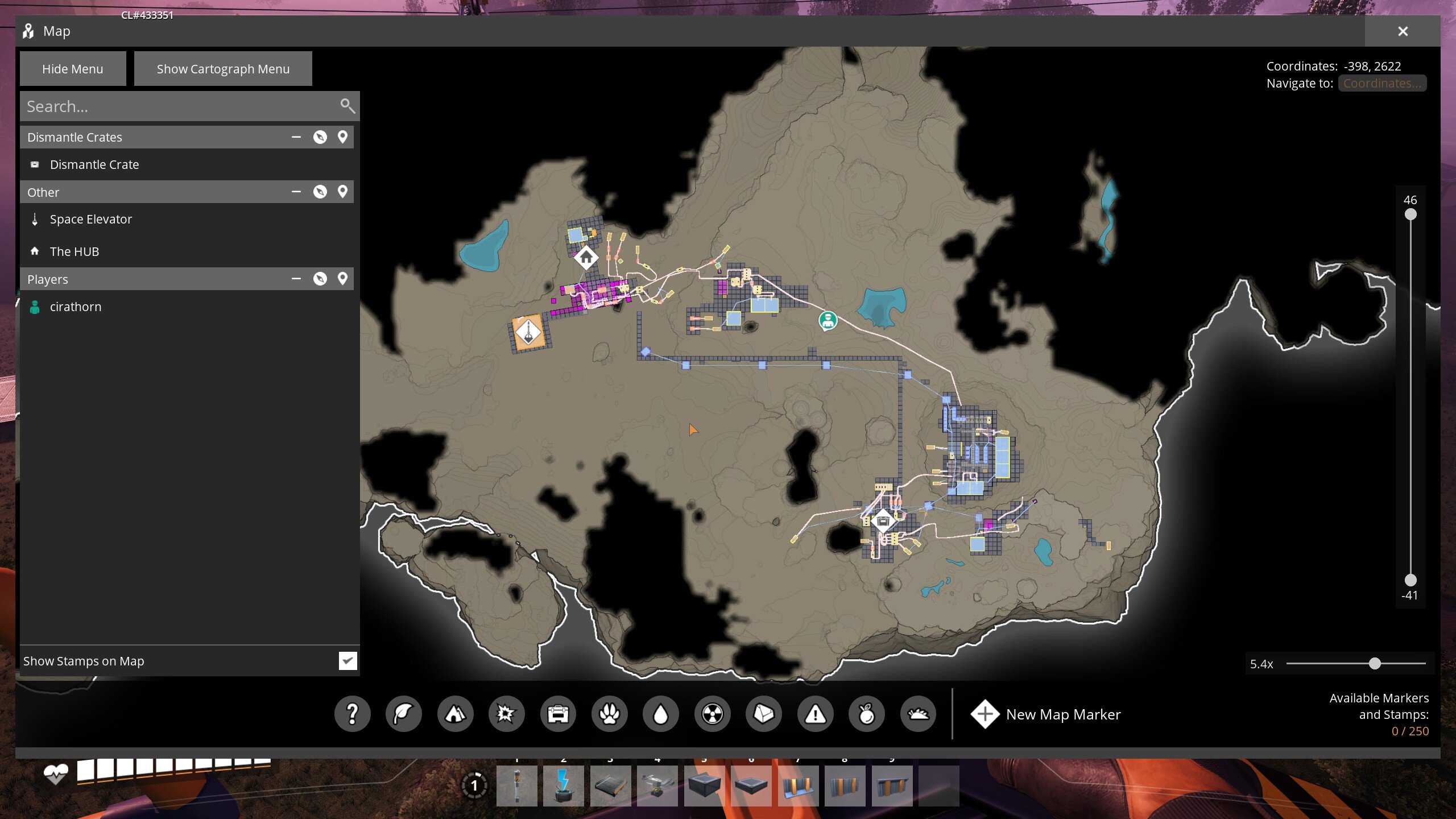Choose the warning triangle stamp

point(815,714)
